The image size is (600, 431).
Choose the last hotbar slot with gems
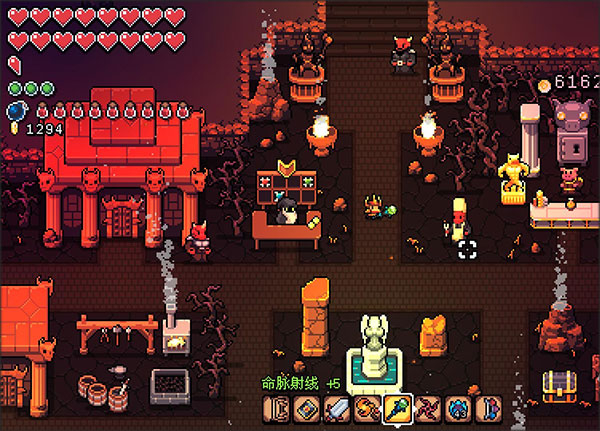coord(489,410)
